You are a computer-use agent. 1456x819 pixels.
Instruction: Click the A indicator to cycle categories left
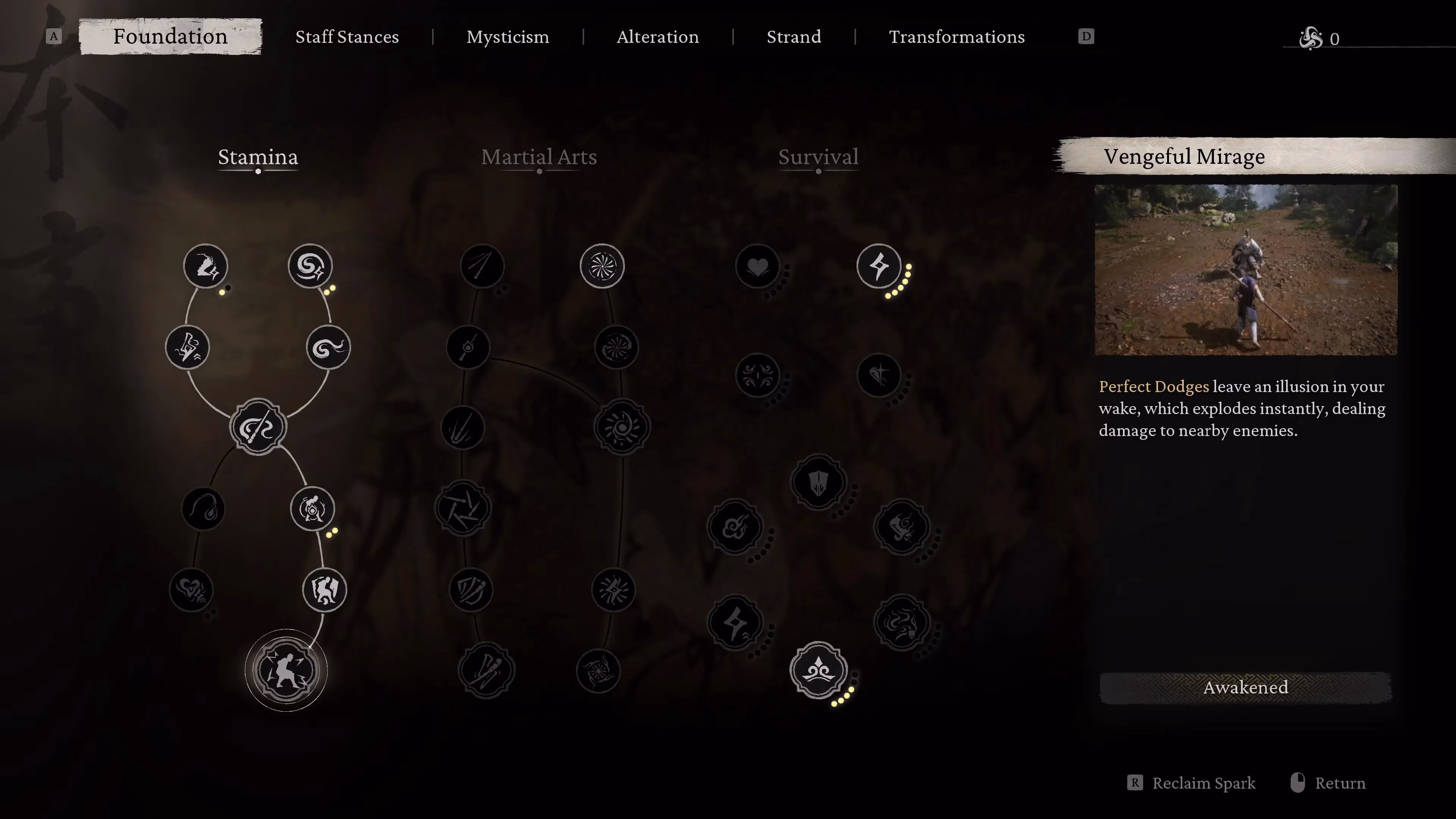click(x=54, y=36)
